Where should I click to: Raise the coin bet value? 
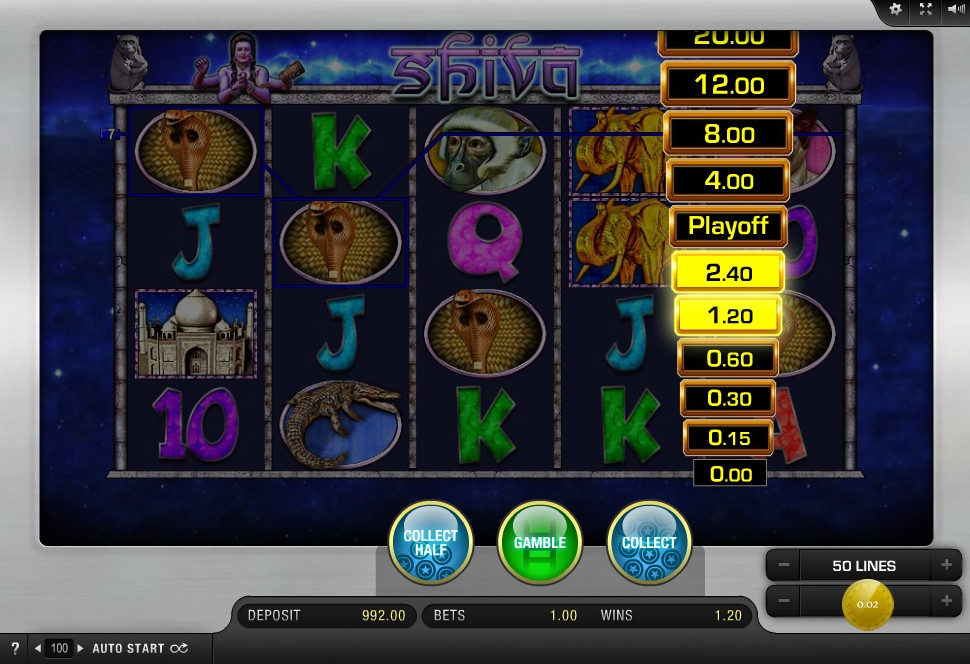(945, 602)
